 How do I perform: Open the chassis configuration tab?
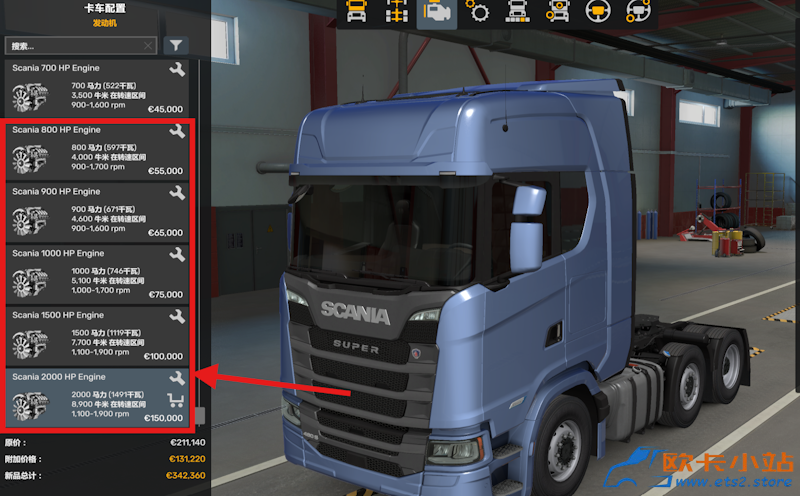point(395,12)
